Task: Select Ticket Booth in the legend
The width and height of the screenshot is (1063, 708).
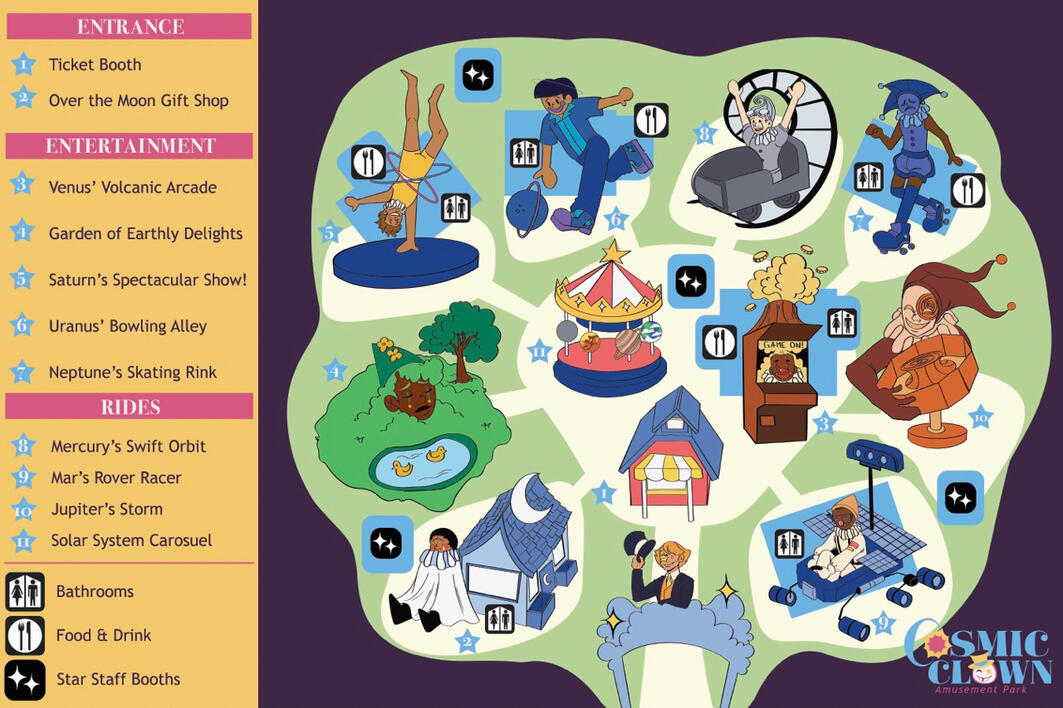Action: (x=95, y=65)
